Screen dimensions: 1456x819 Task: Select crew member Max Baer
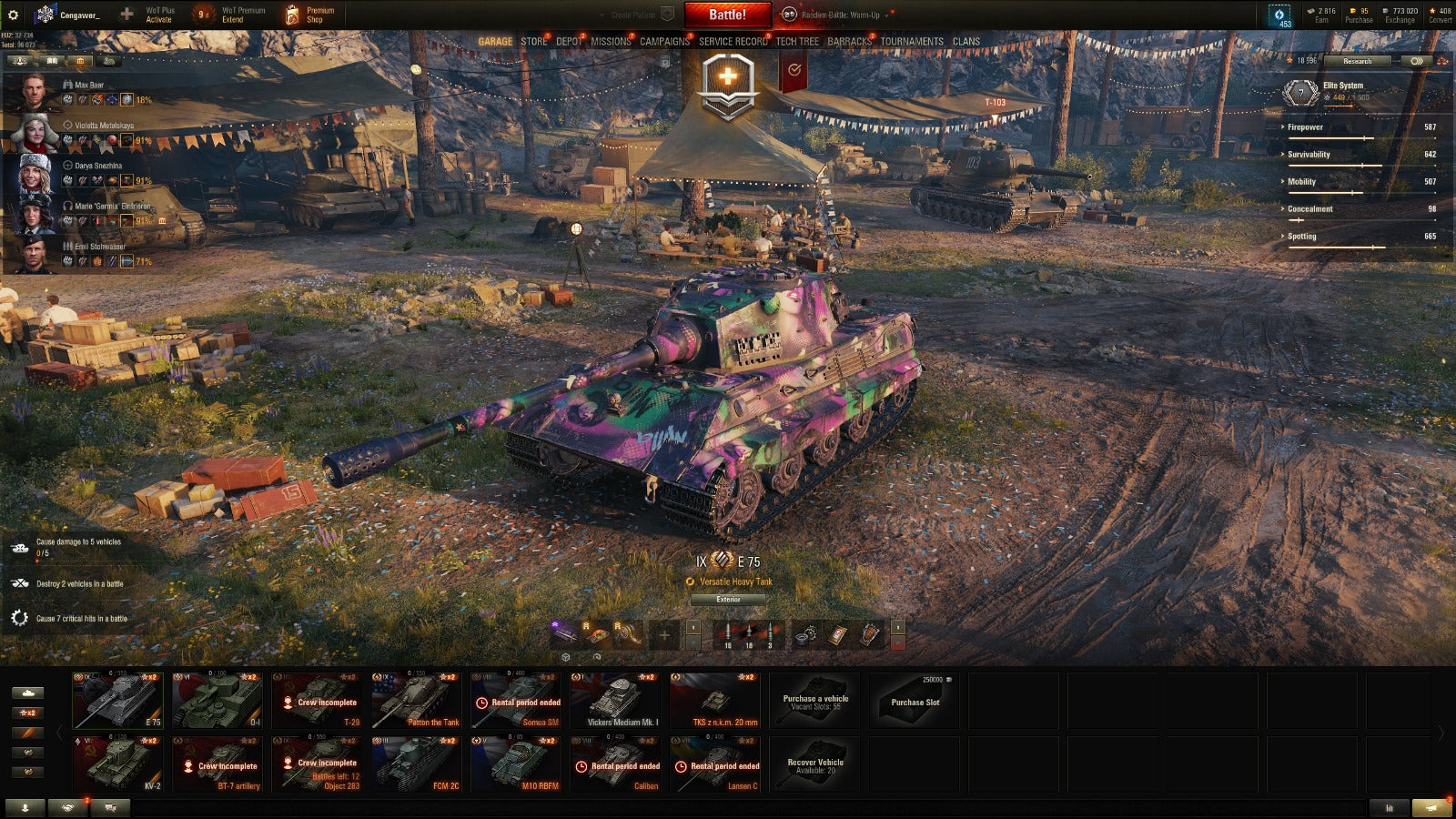[89, 85]
